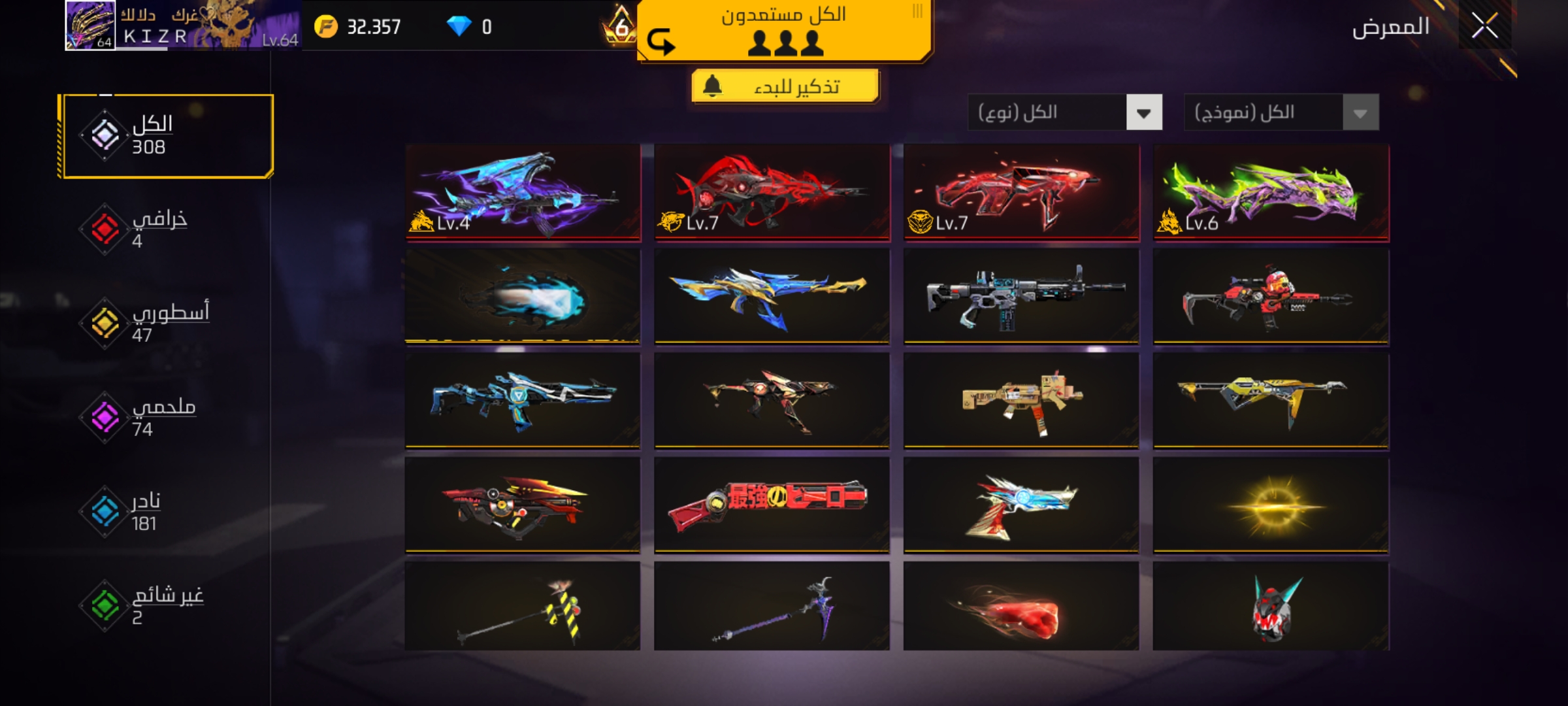Open the yellow الكل مستعدون team panel

[784, 30]
